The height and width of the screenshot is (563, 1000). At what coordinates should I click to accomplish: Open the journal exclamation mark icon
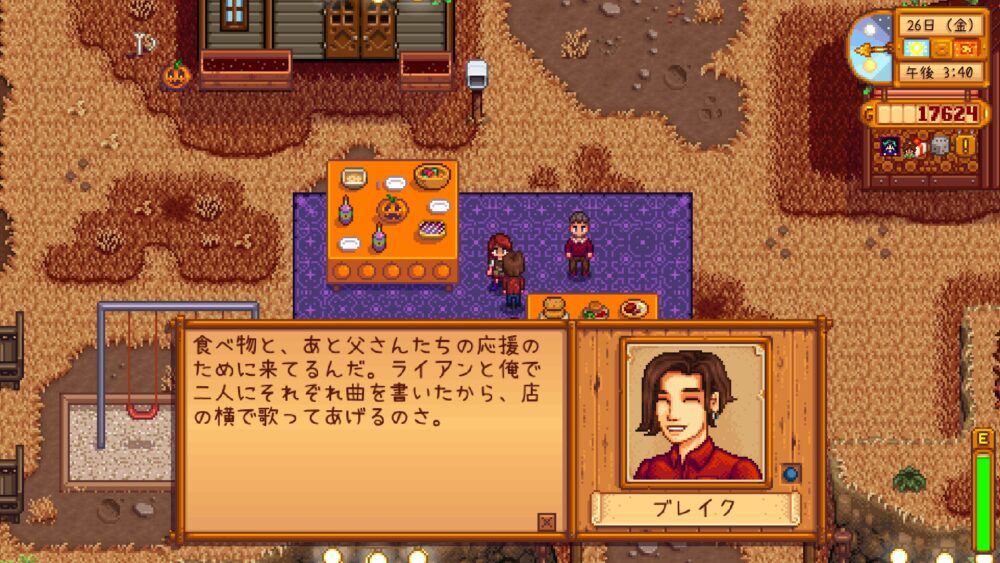[x=965, y=146]
